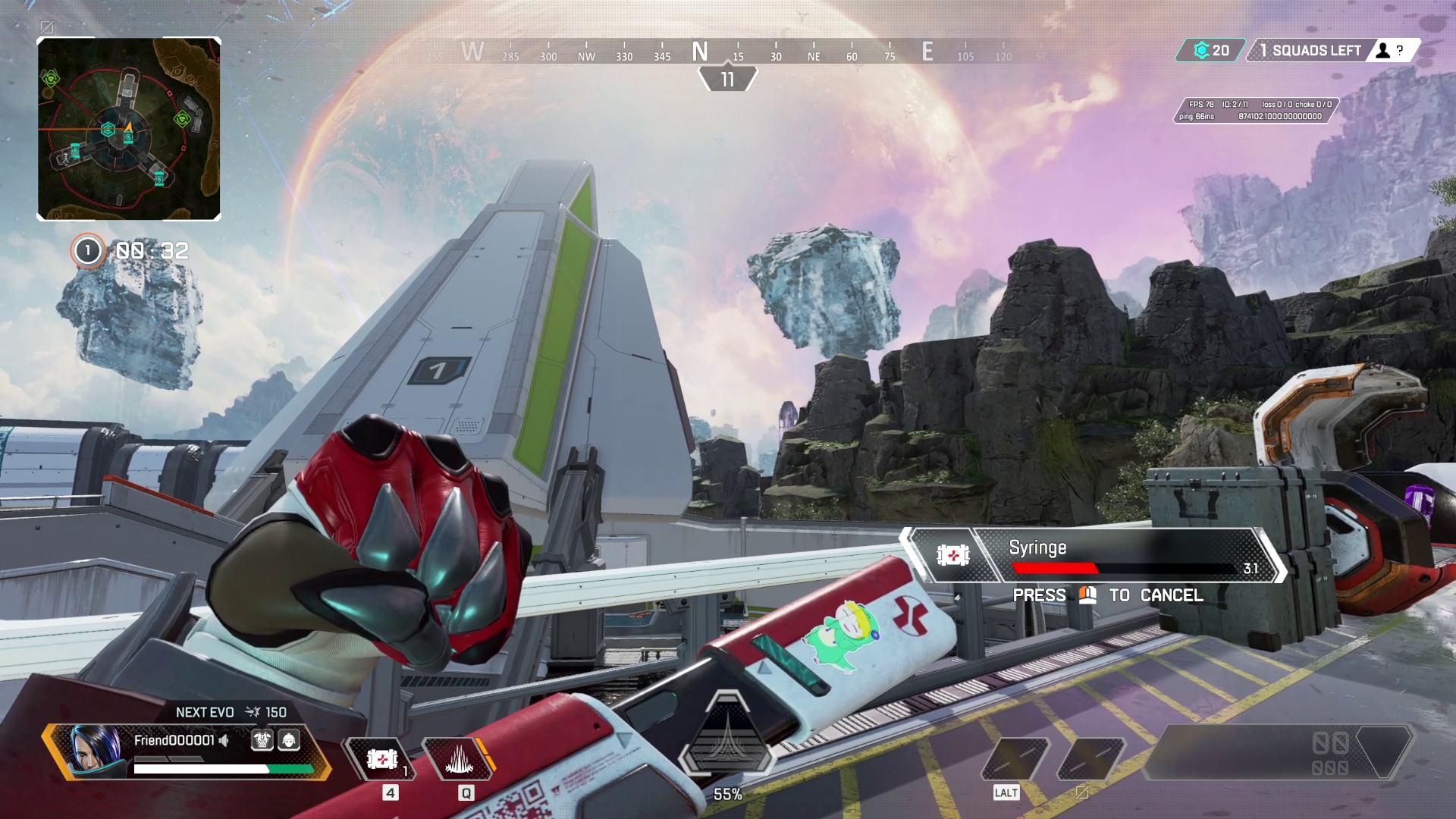Click the ring round 1 indicator
Image resolution: width=1456 pixels, height=819 pixels.
point(88,251)
